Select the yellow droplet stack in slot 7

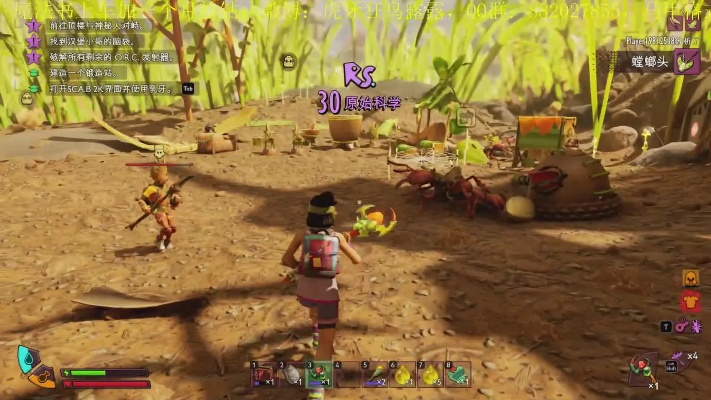[x=430, y=374]
